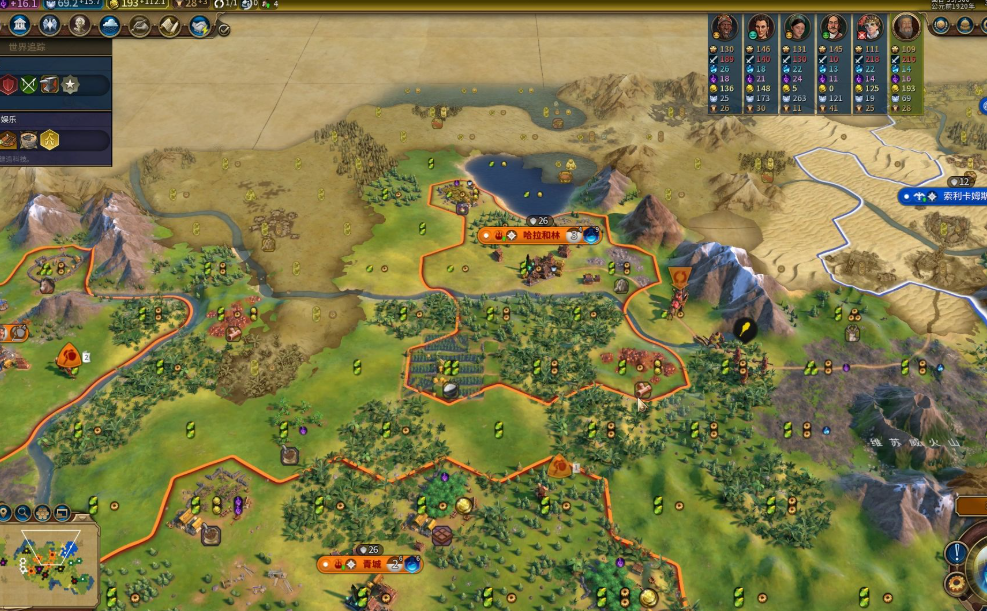Screen dimensions: 987x611
Task: Open the minimap search magnifier button
Action: coord(23,513)
